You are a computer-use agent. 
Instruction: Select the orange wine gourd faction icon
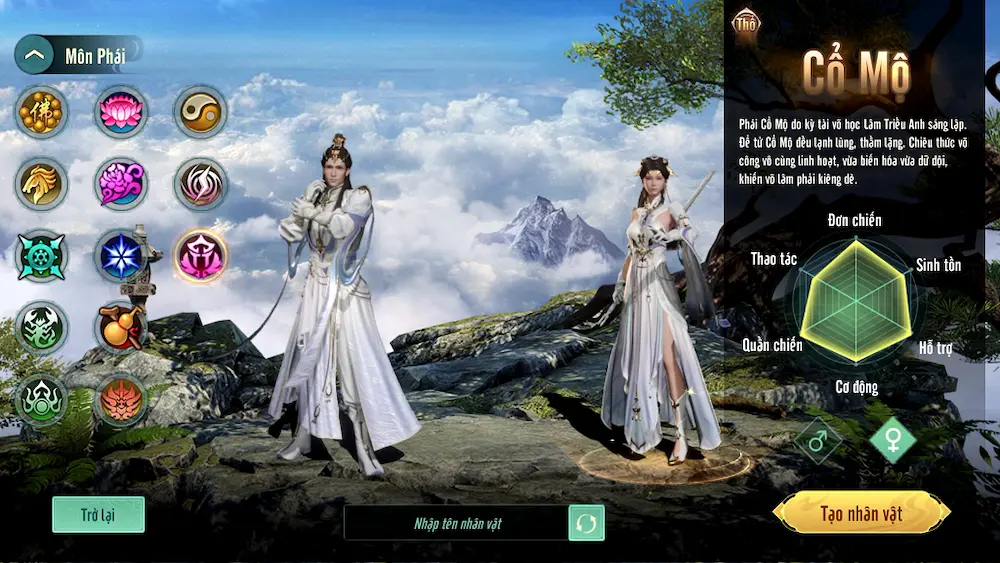[x=121, y=328]
